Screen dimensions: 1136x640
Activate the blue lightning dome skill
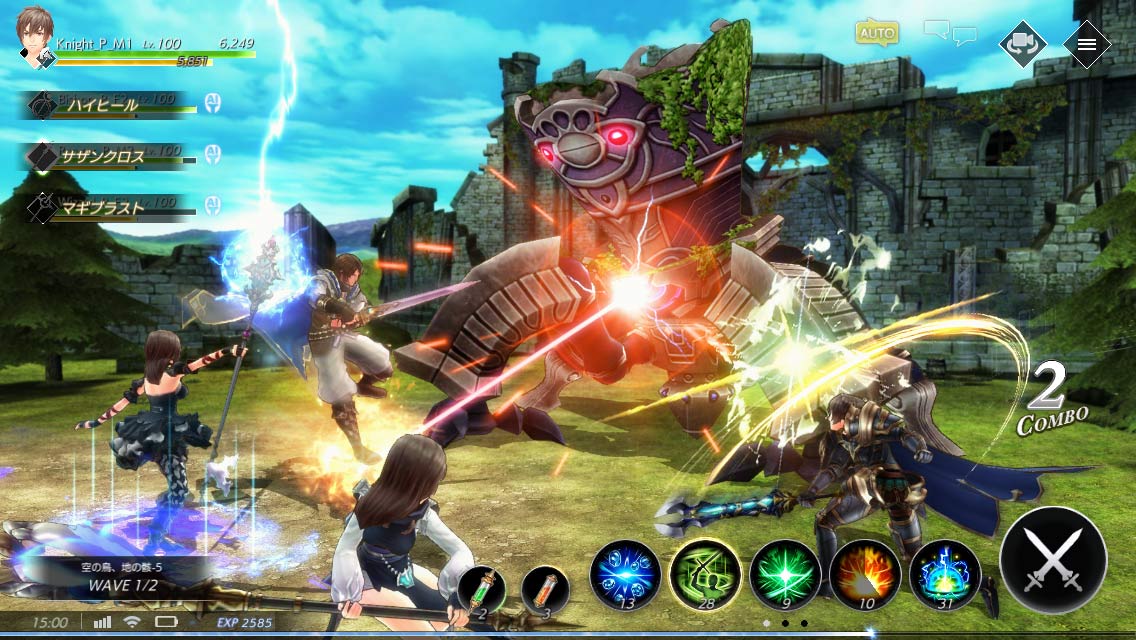pos(945,575)
